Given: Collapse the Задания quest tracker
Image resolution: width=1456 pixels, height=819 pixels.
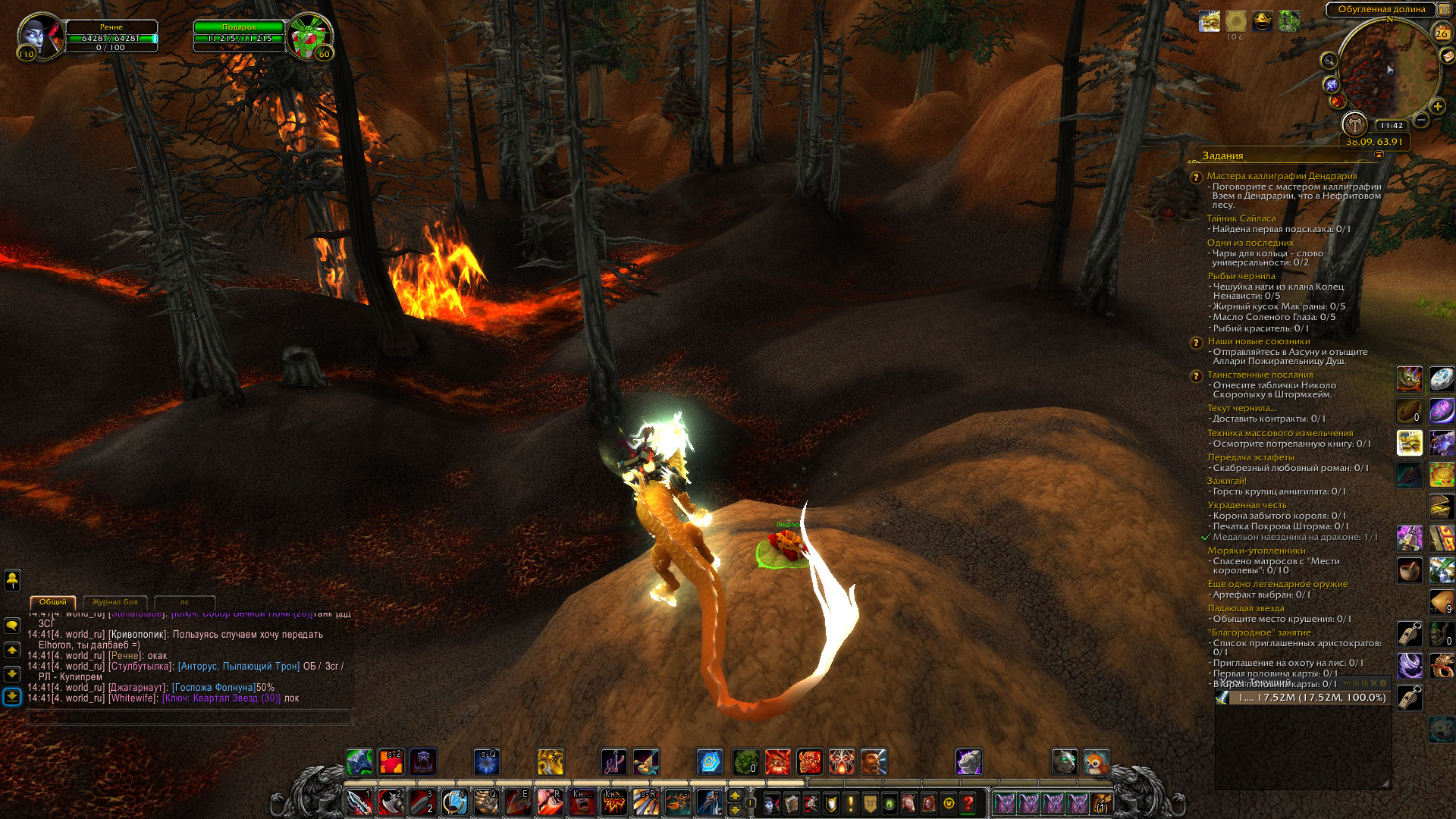Looking at the screenshot, I should point(1379,155).
